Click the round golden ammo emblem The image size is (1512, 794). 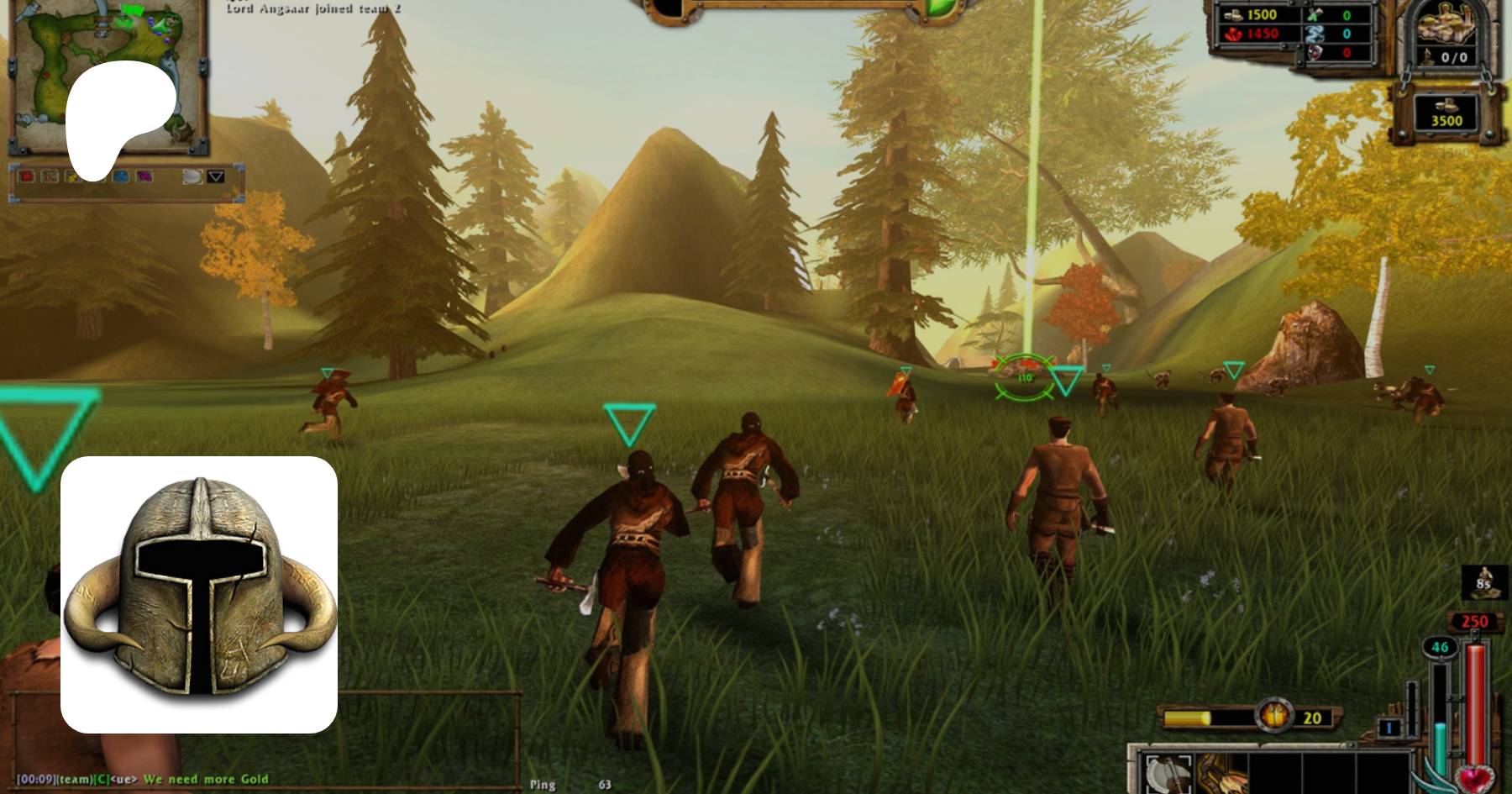1275,716
